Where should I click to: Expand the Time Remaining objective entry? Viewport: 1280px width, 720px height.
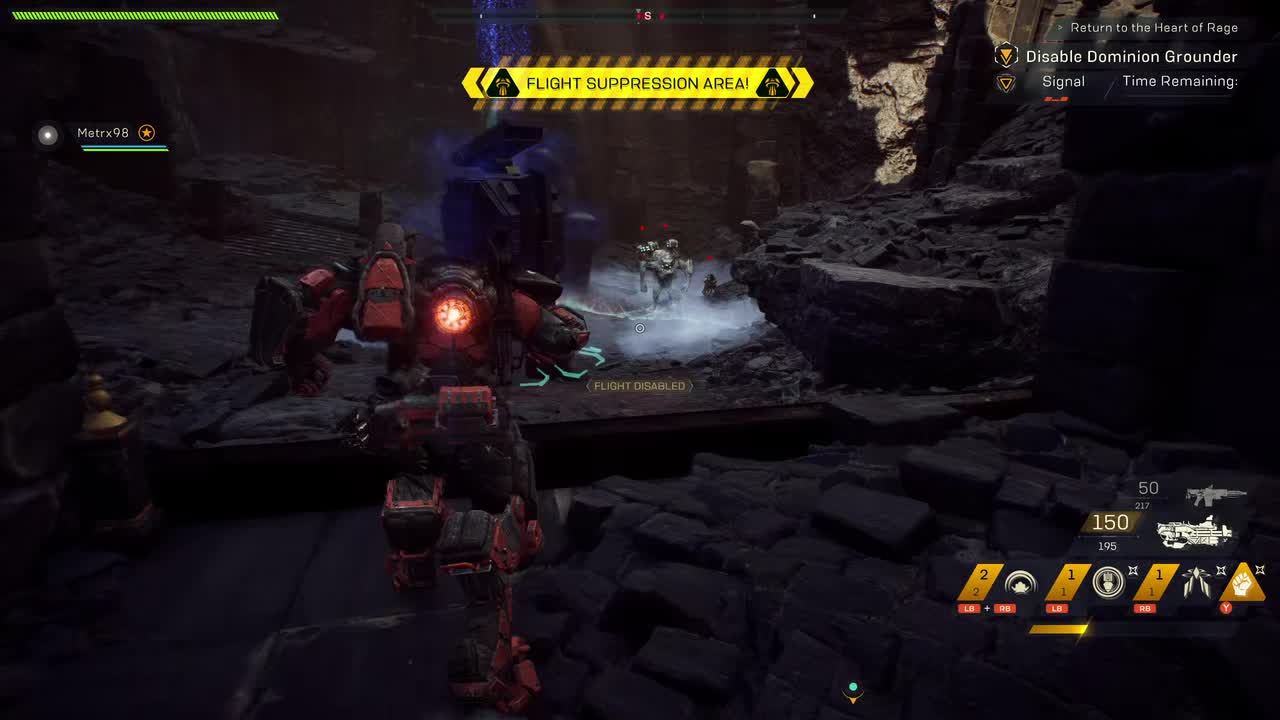(1181, 81)
